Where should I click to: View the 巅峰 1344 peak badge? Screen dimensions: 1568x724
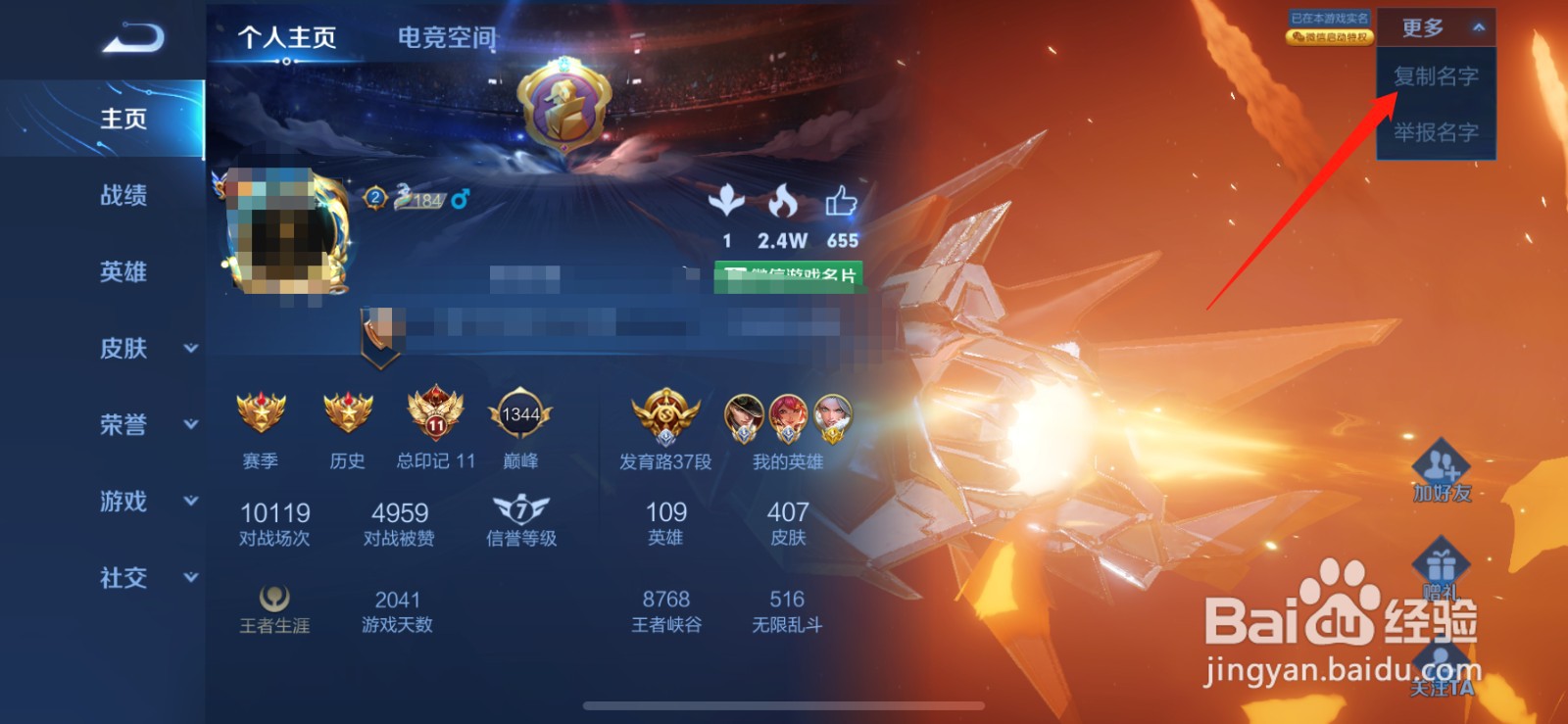[521, 416]
